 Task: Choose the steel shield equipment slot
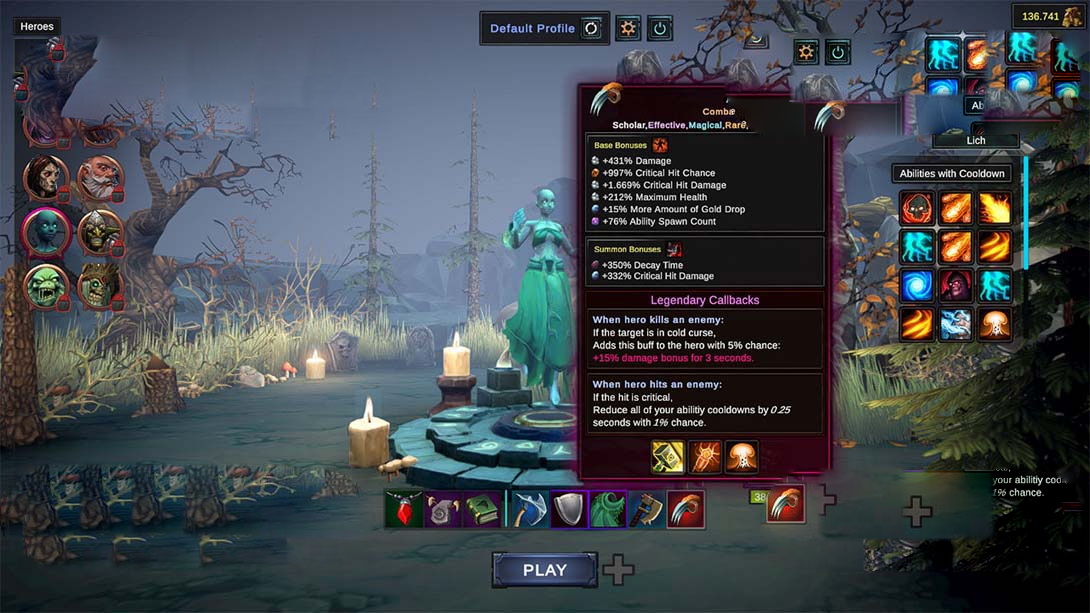pyautogui.click(x=569, y=509)
